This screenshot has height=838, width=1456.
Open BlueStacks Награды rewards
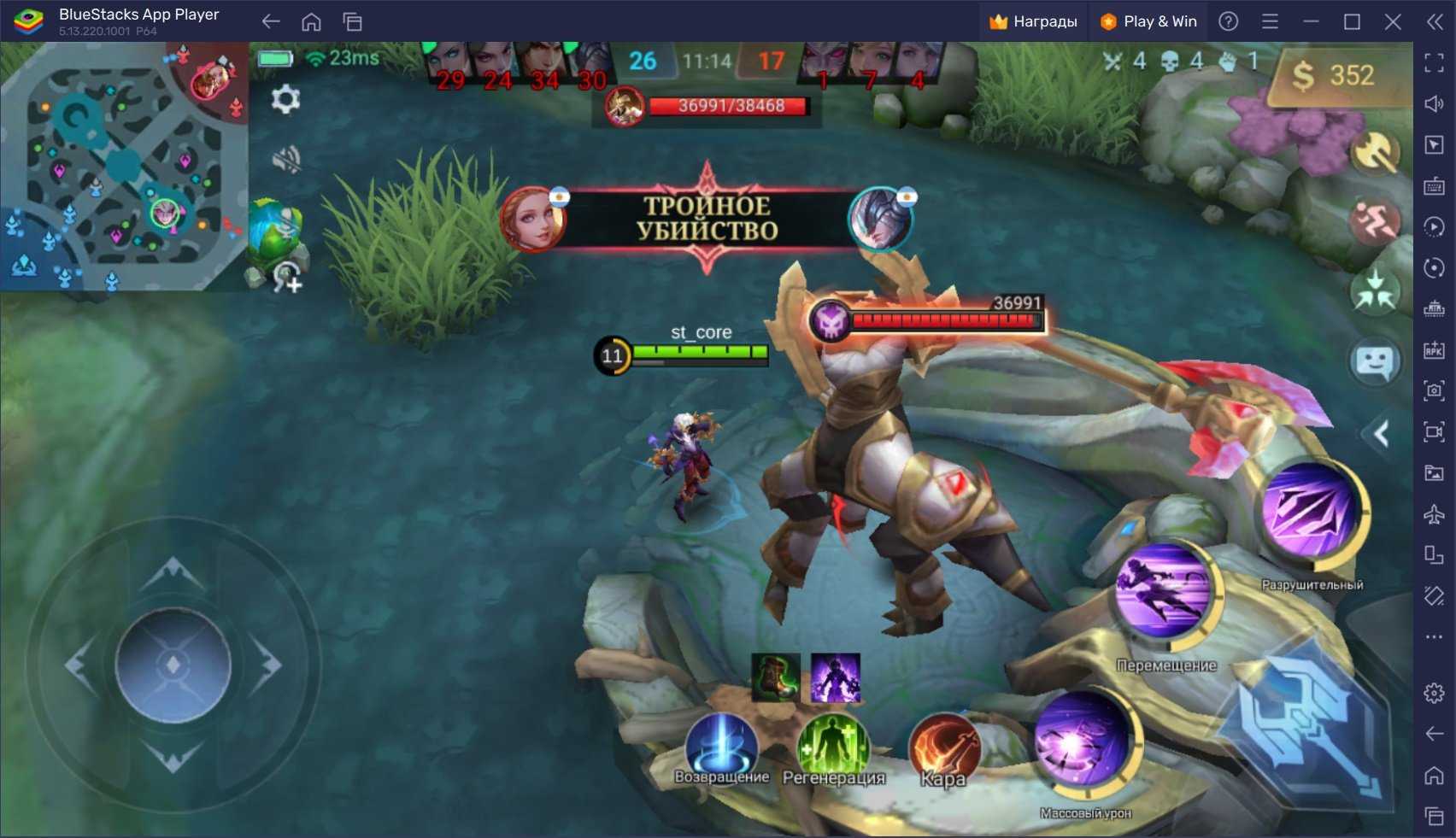pyautogui.click(x=1033, y=21)
